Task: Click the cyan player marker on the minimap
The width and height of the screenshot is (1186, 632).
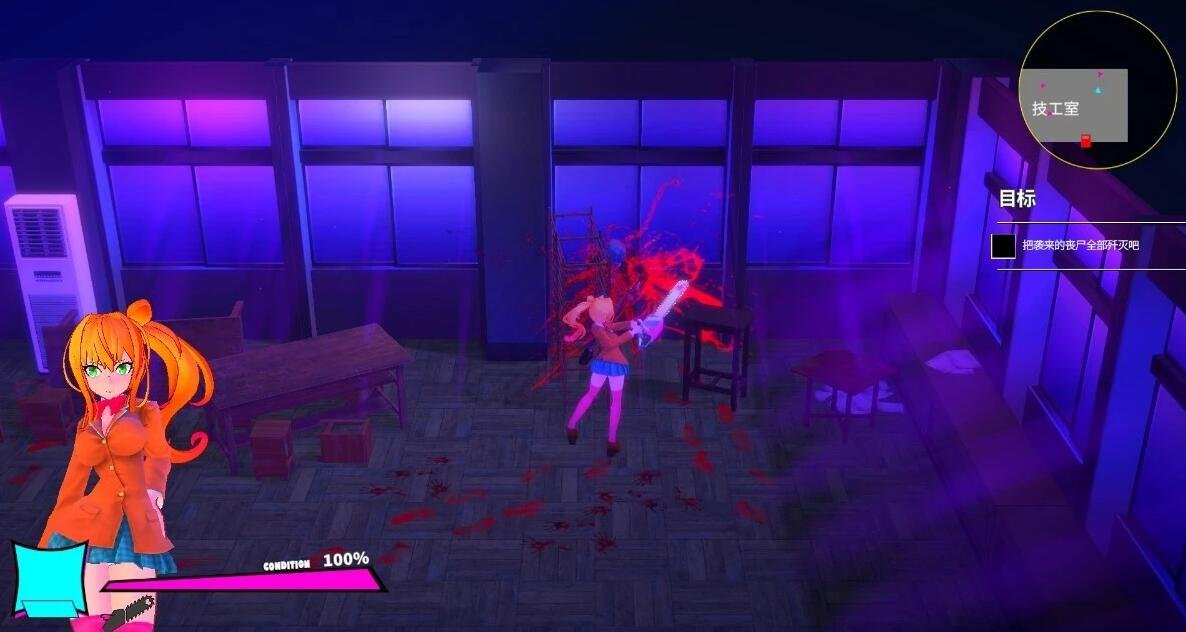Action: point(1097,90)
